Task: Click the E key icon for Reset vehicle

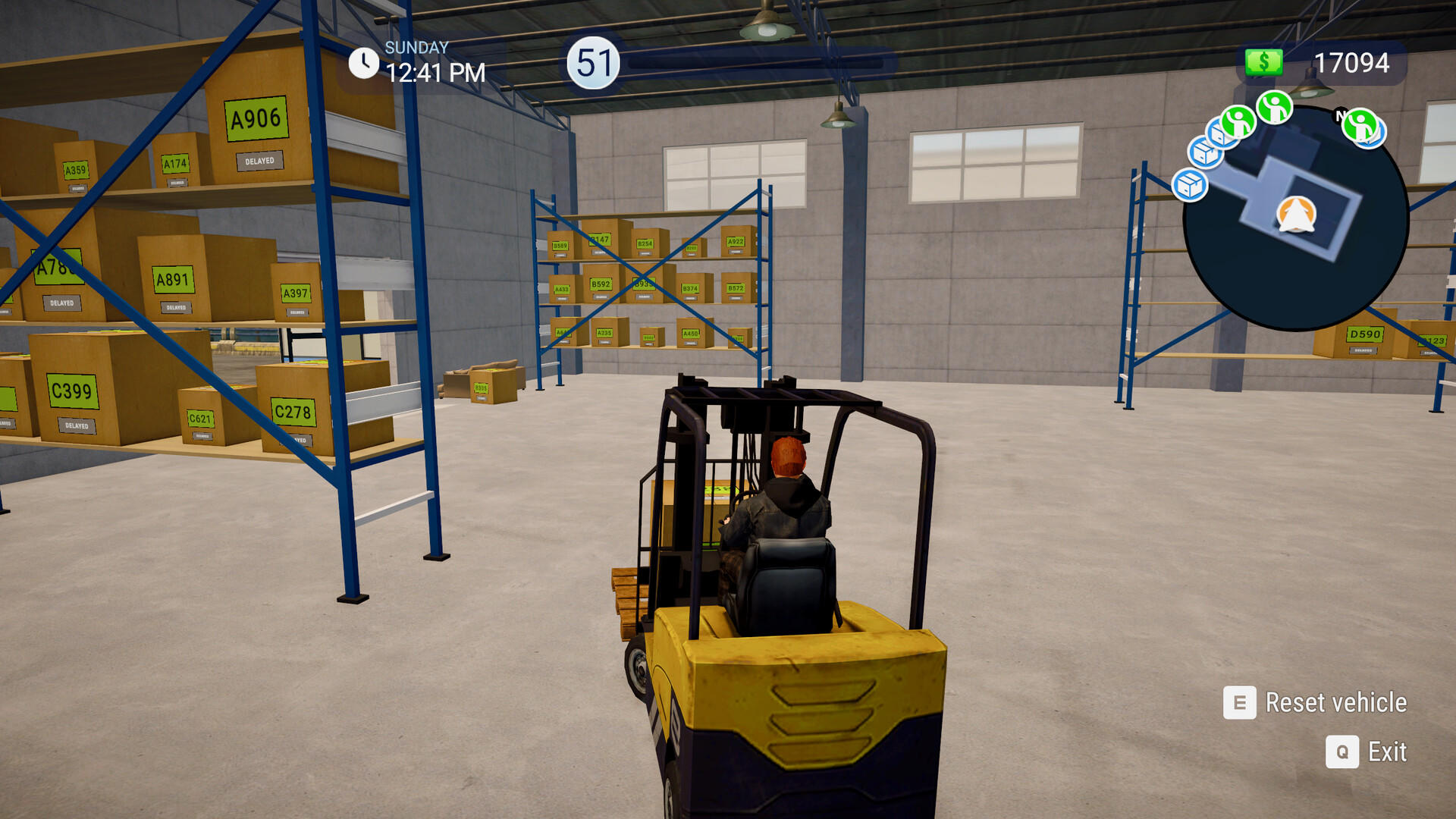Action: point(1238,704)
